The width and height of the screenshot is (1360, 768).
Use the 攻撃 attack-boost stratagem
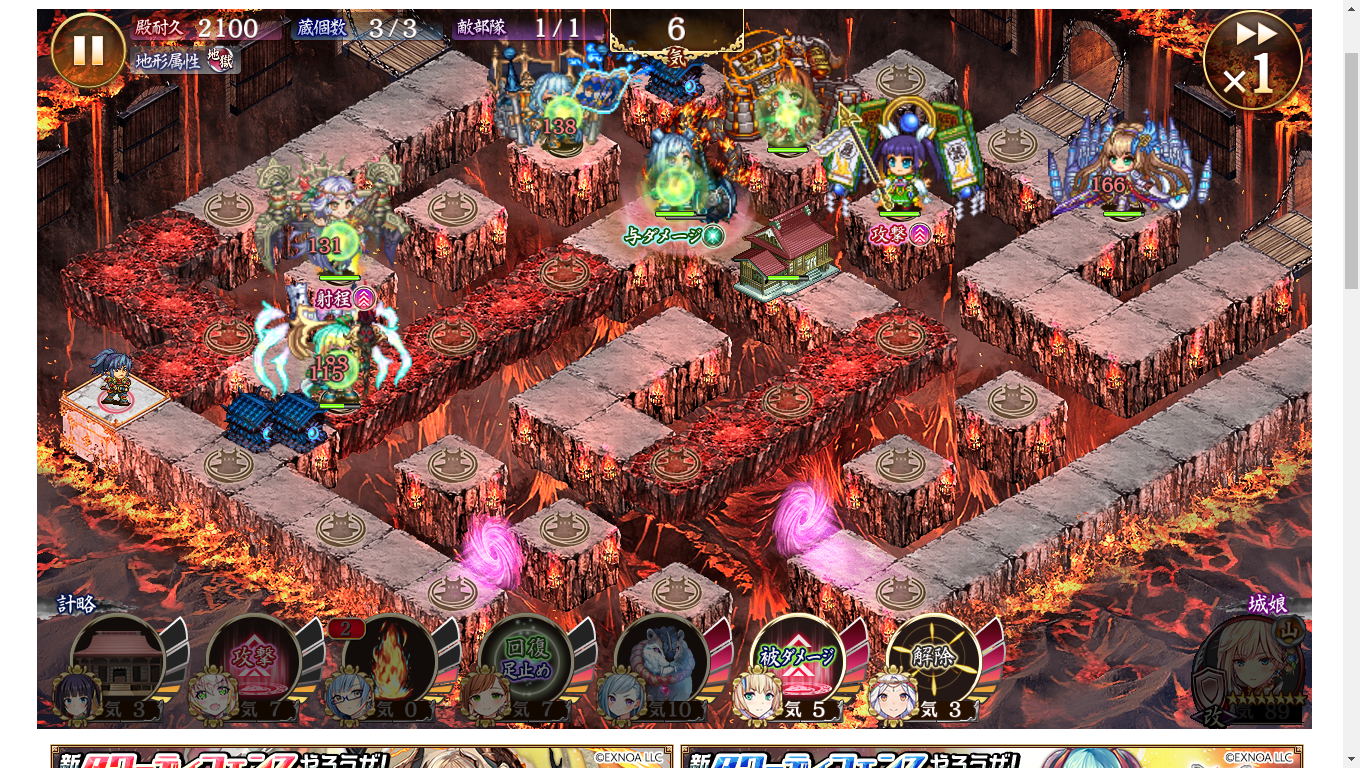click(254, 660)
